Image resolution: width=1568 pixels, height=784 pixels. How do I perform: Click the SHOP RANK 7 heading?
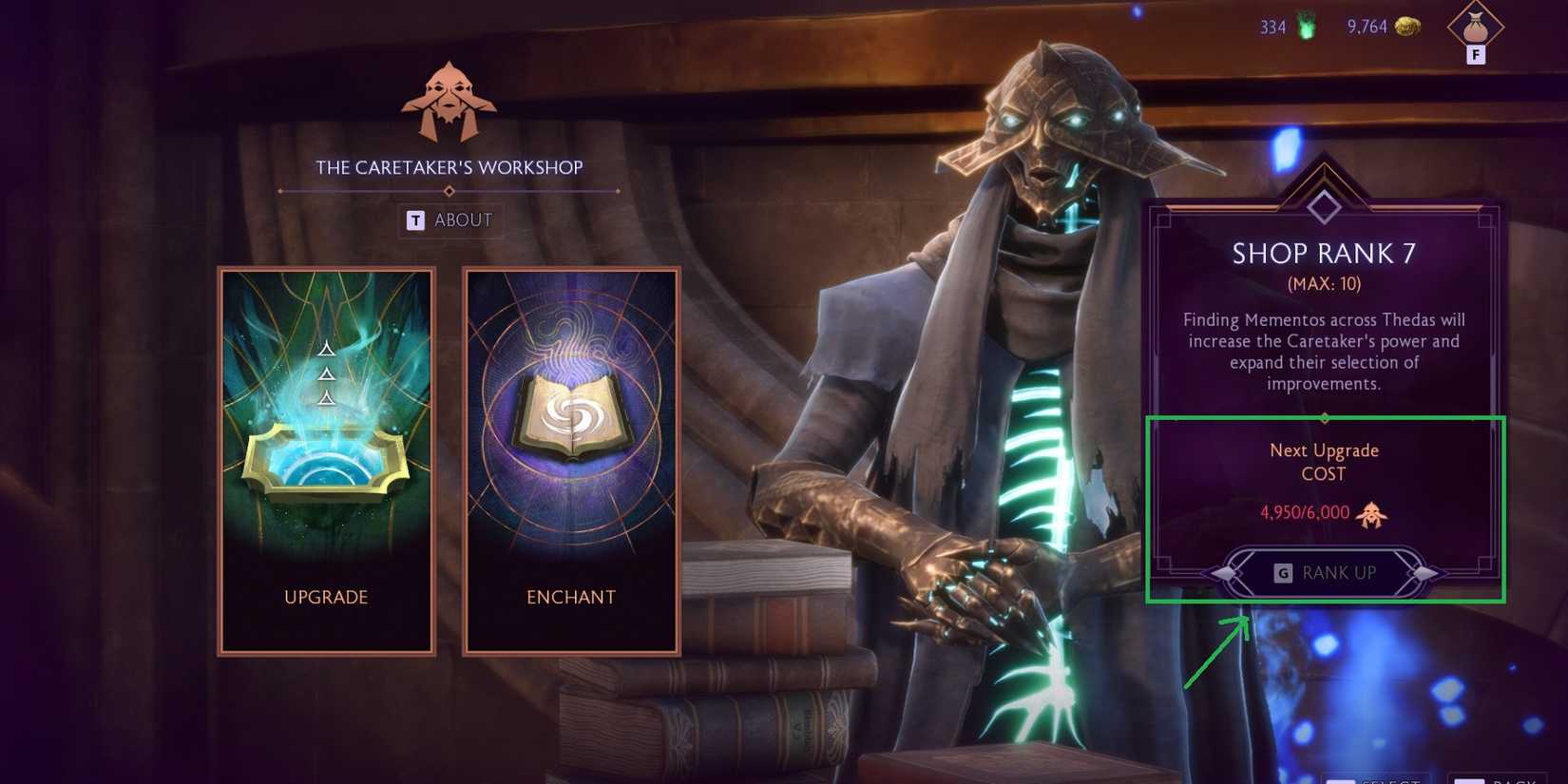[x=1325, y=253]
